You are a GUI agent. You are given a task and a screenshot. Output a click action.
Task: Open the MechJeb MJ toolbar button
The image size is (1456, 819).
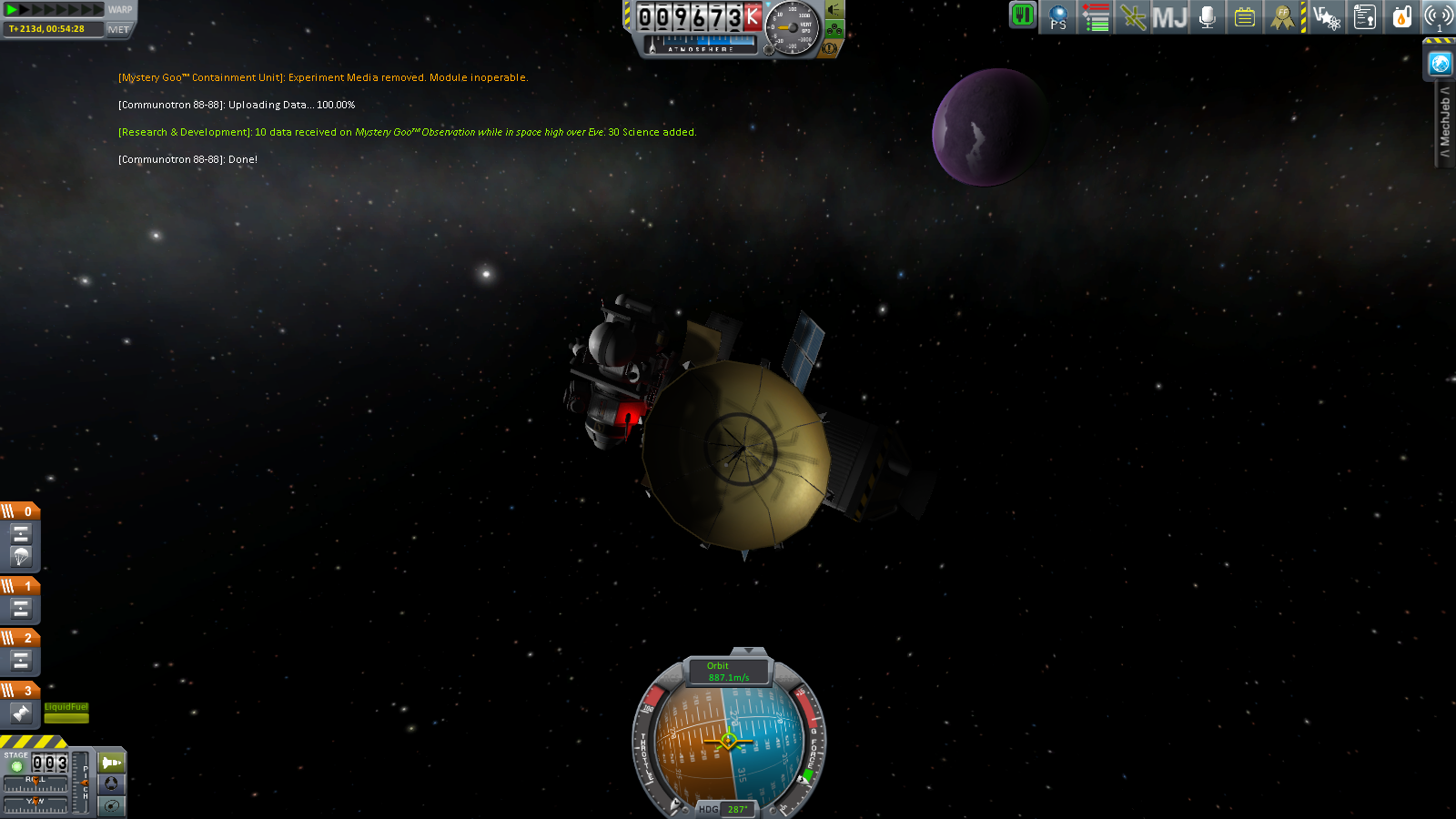(1169, 17)
